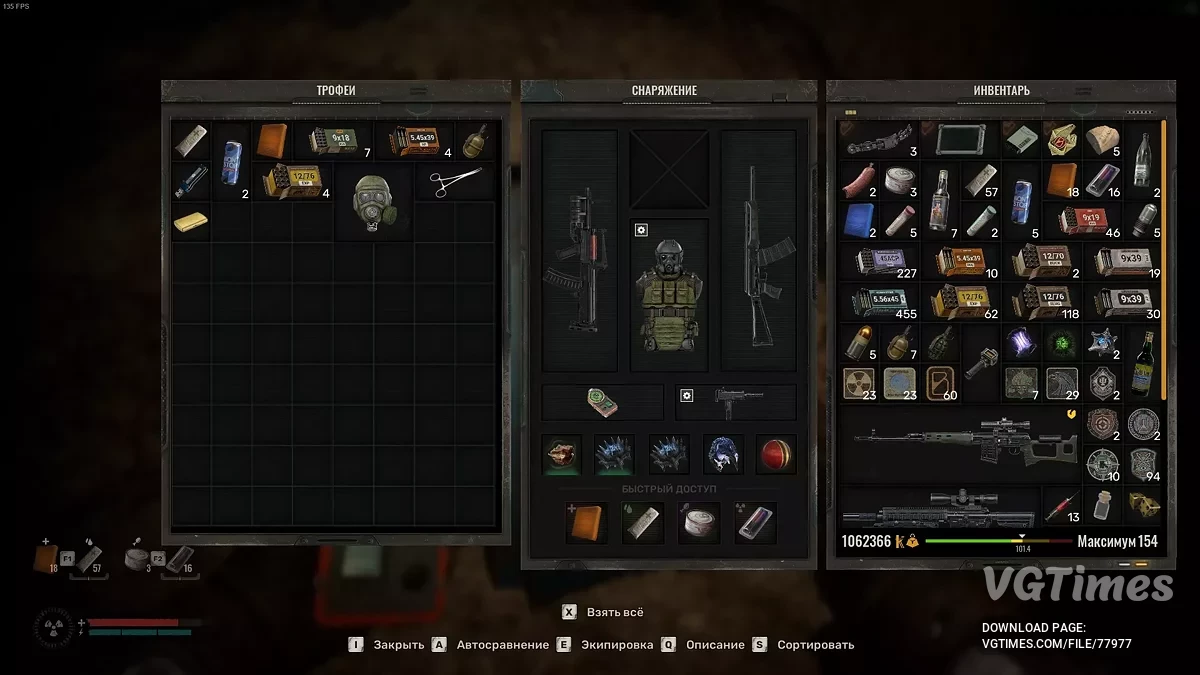Image resolution: width=1200 pixels, height=675 pixels.
Task: Select the red syringe stack
Action: click(1062, 507)
